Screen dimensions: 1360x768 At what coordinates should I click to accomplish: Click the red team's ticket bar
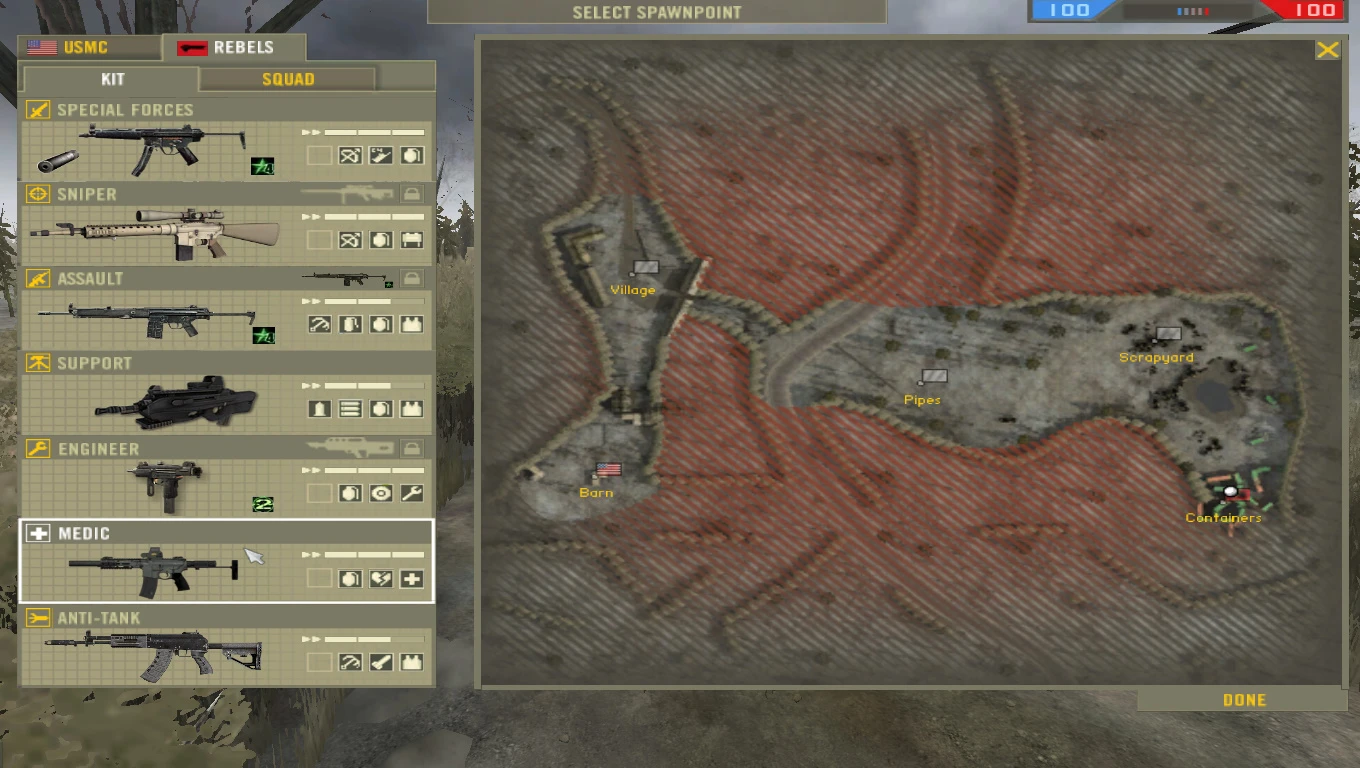coord(1310,11)
